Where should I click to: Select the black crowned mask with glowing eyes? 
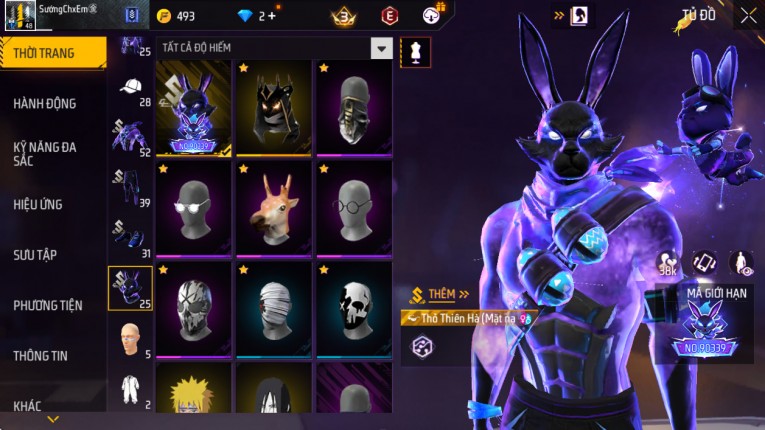(x=274, y=106)
